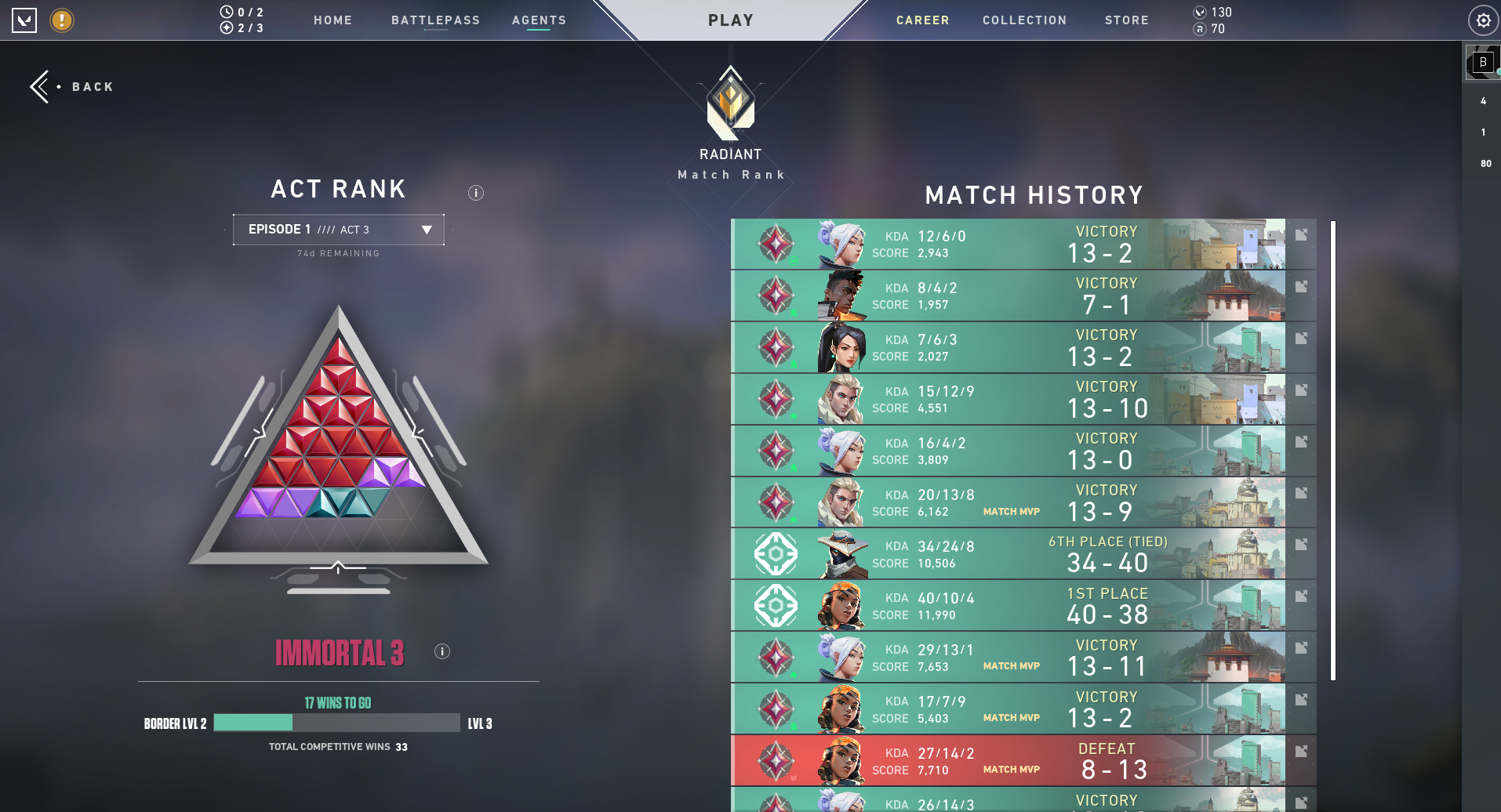Viewport: 1501px width, 812px height.
Task: Click the info icon next to Immortal 3
Action: coord(442,651)
